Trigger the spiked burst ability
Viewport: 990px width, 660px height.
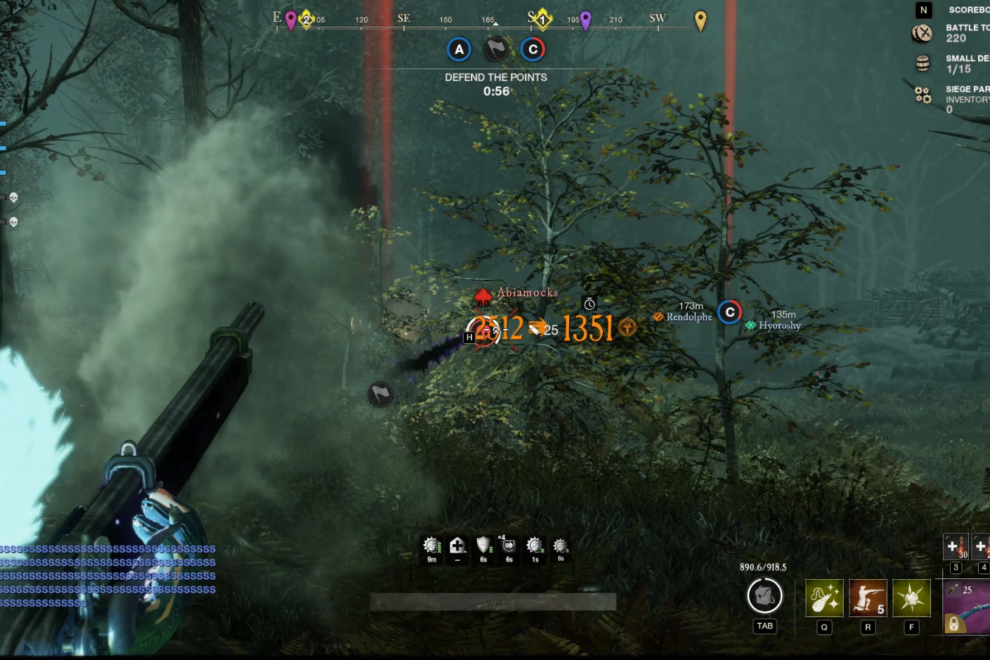[x=911, y=598]
